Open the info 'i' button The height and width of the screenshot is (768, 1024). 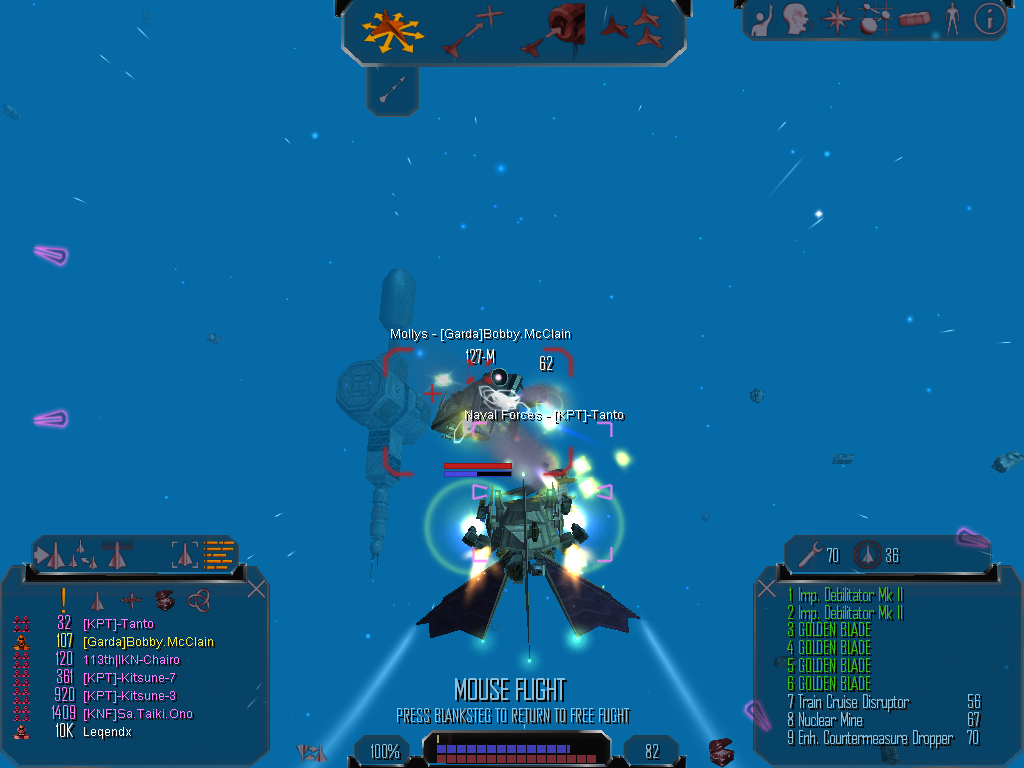tap(988, 18)
